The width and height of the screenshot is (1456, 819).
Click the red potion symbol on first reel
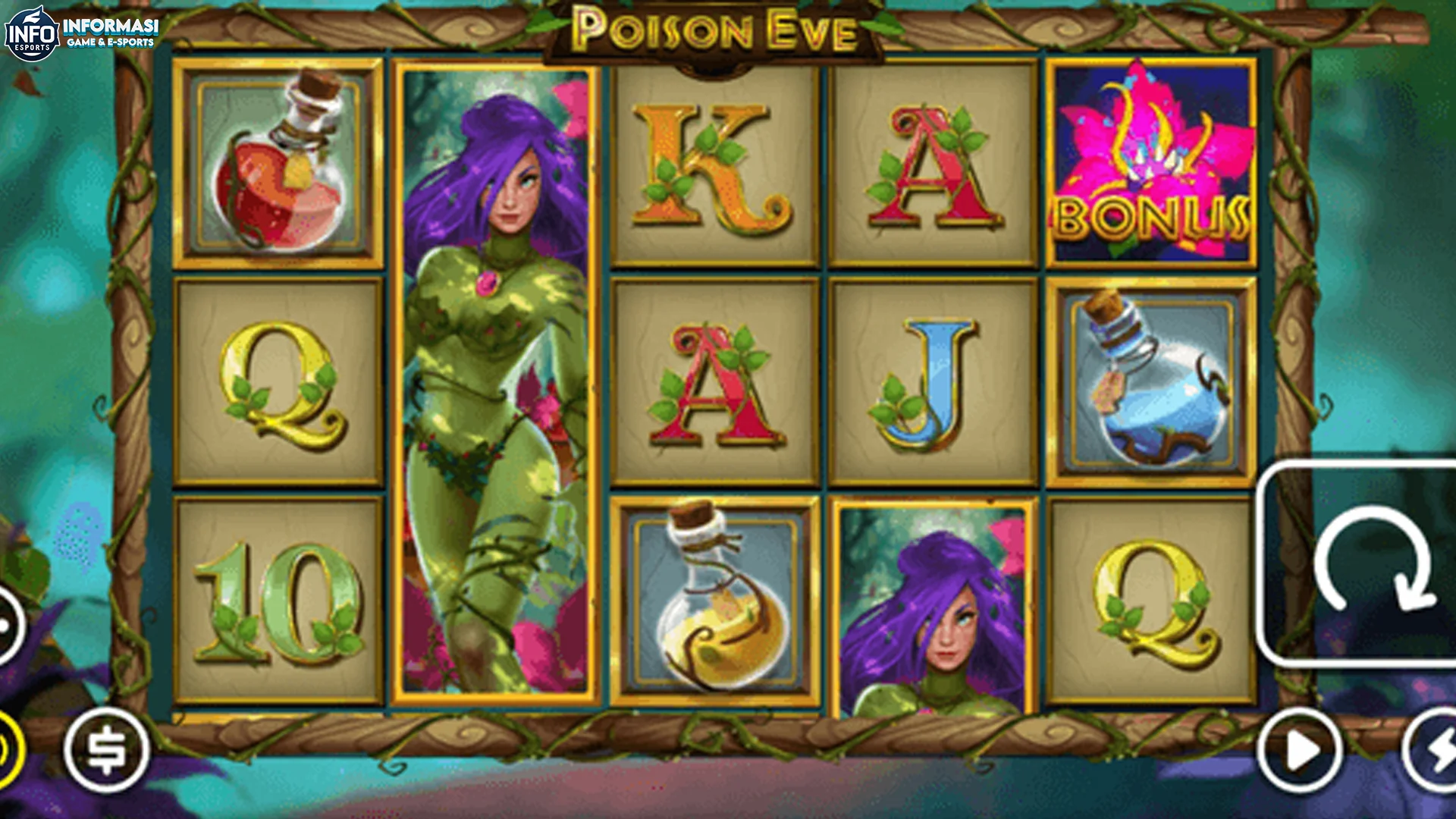pyautogui.click(x=281, y=163)
